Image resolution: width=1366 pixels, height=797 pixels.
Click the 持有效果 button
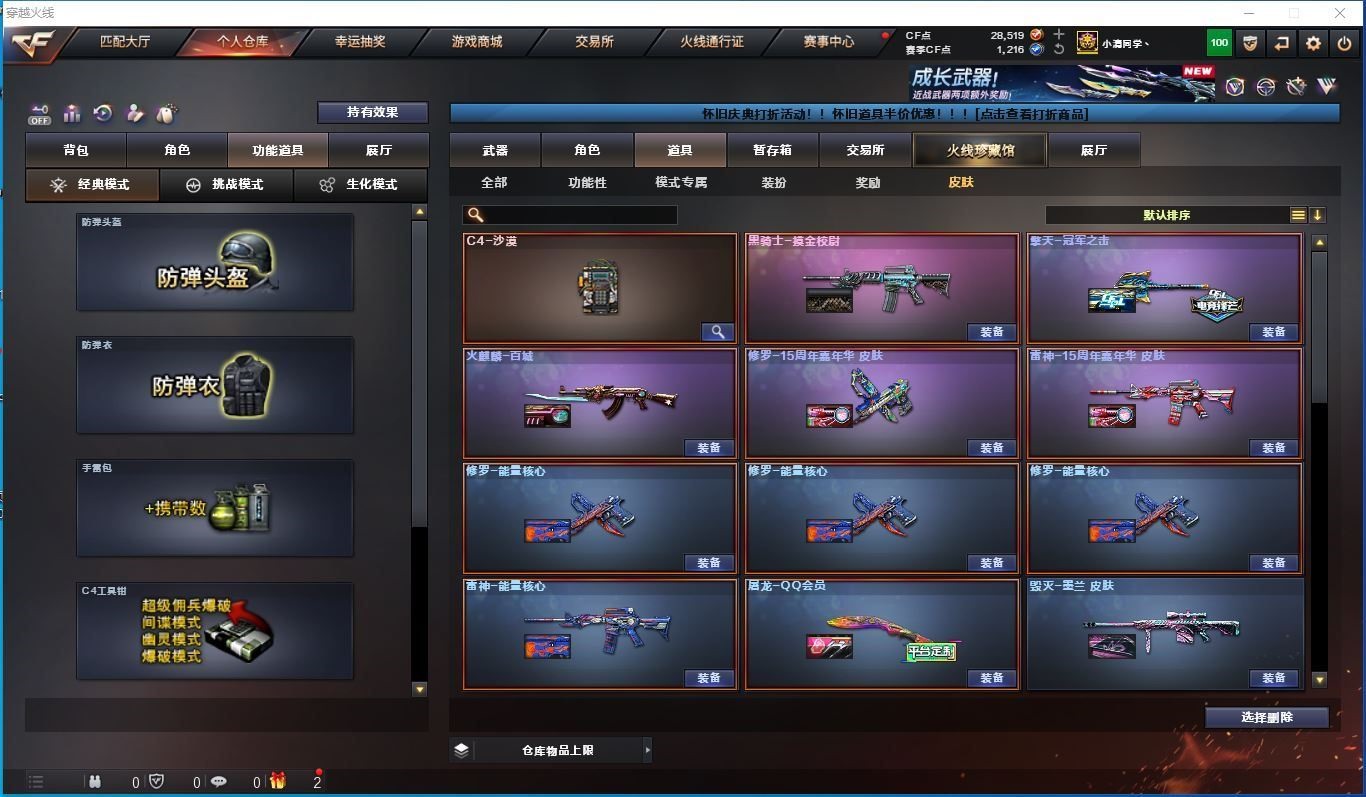tap(372, 112)
